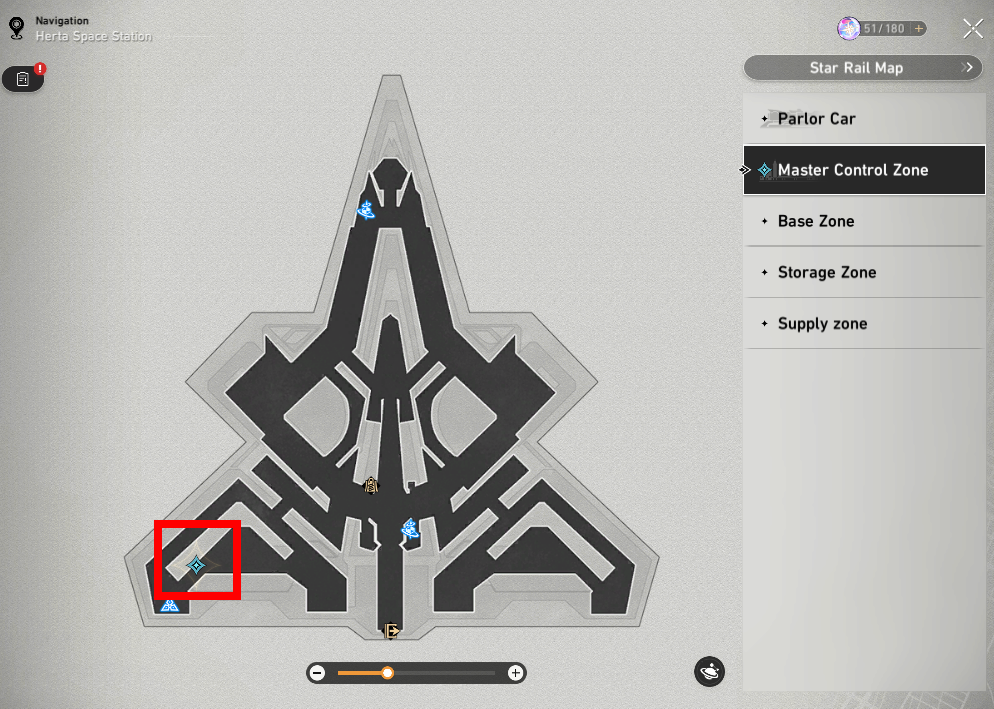994x709 pixels.
Task: Open the mission clipboard with red alert
Action: pyautogui.click(x=23, y=79)
